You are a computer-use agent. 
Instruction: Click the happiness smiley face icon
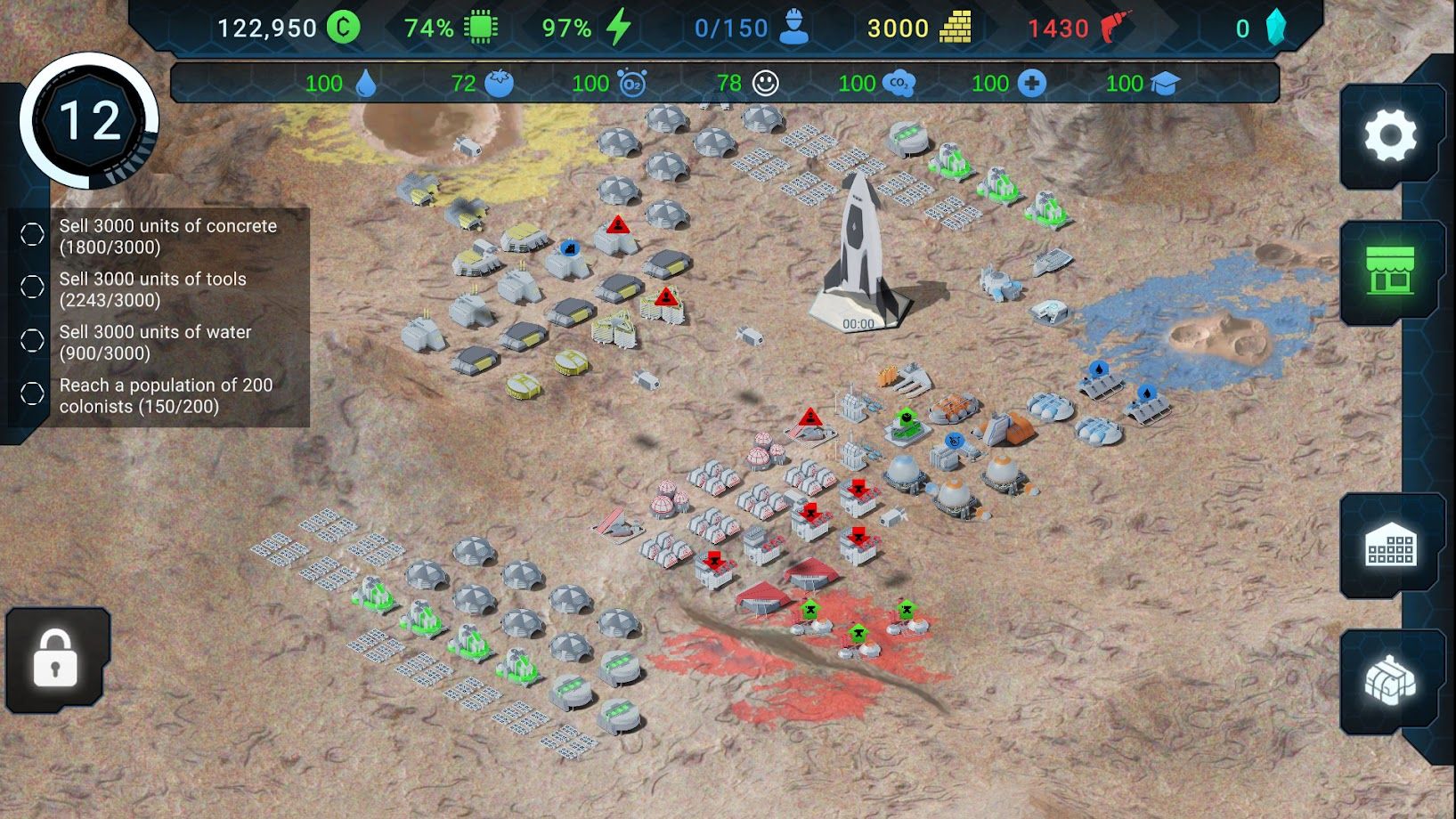767,83
